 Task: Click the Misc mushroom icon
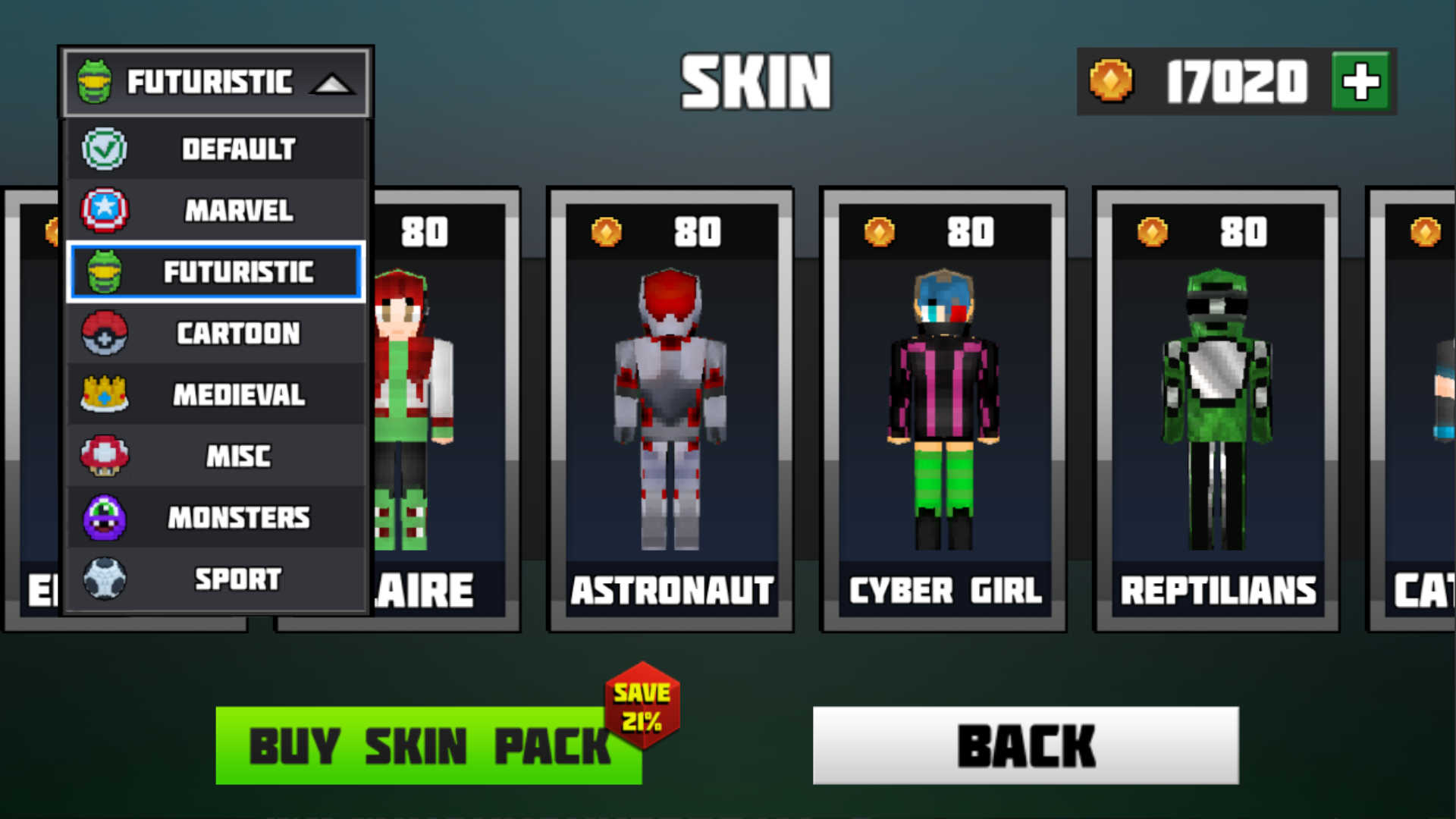[x=105, y=456]
